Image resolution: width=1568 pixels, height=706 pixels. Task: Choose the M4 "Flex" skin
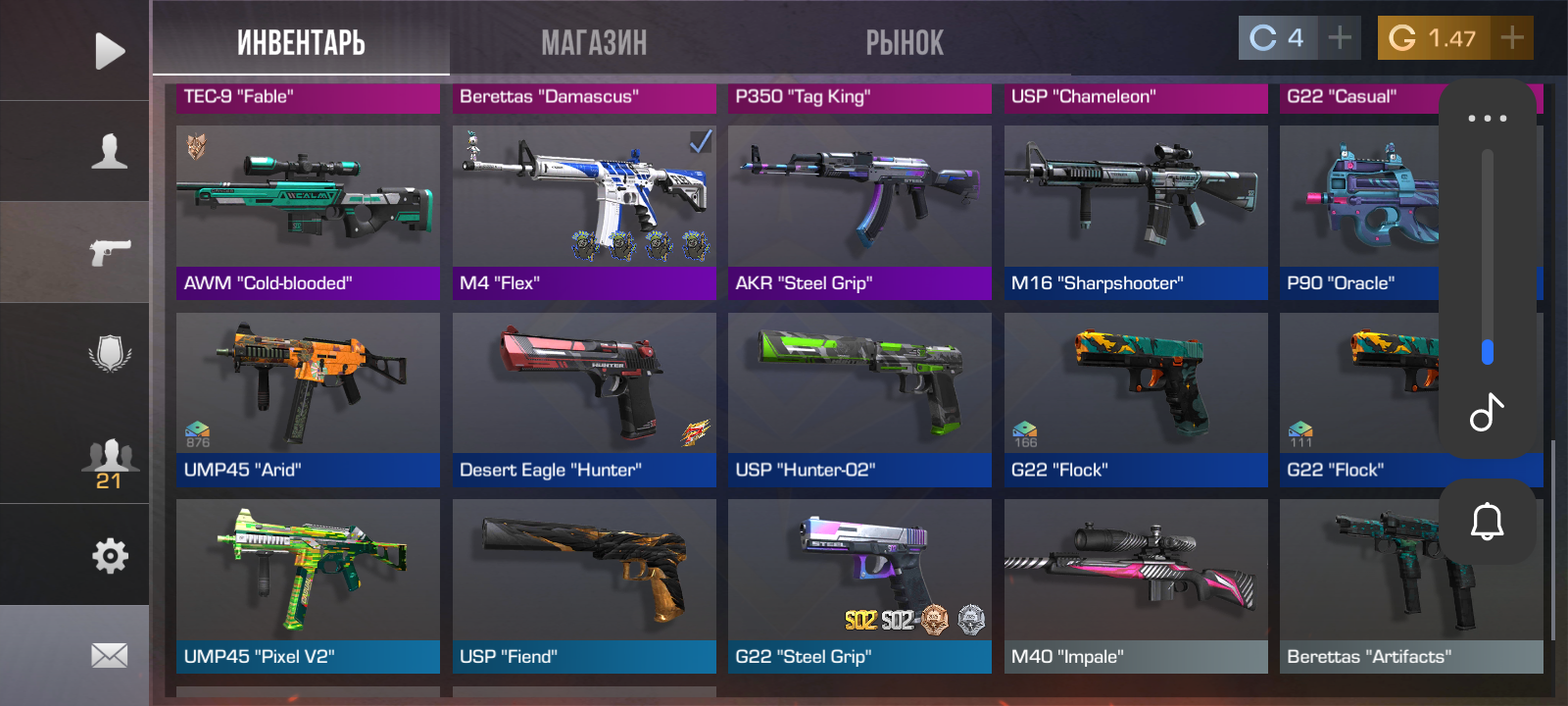click(x=584, y=212)
